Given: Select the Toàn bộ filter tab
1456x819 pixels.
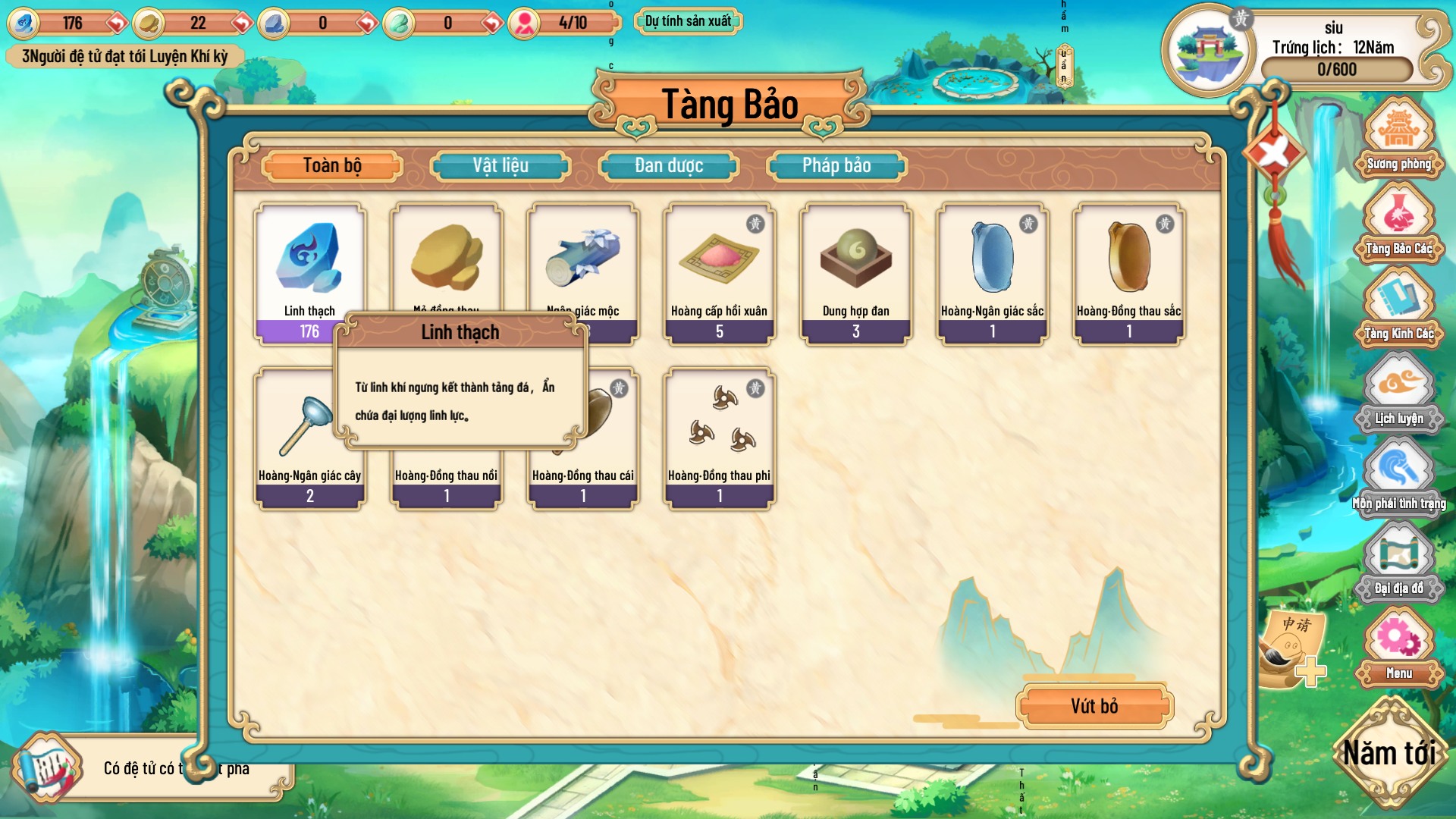Looking at the screenshot, I should coord(332,165).
